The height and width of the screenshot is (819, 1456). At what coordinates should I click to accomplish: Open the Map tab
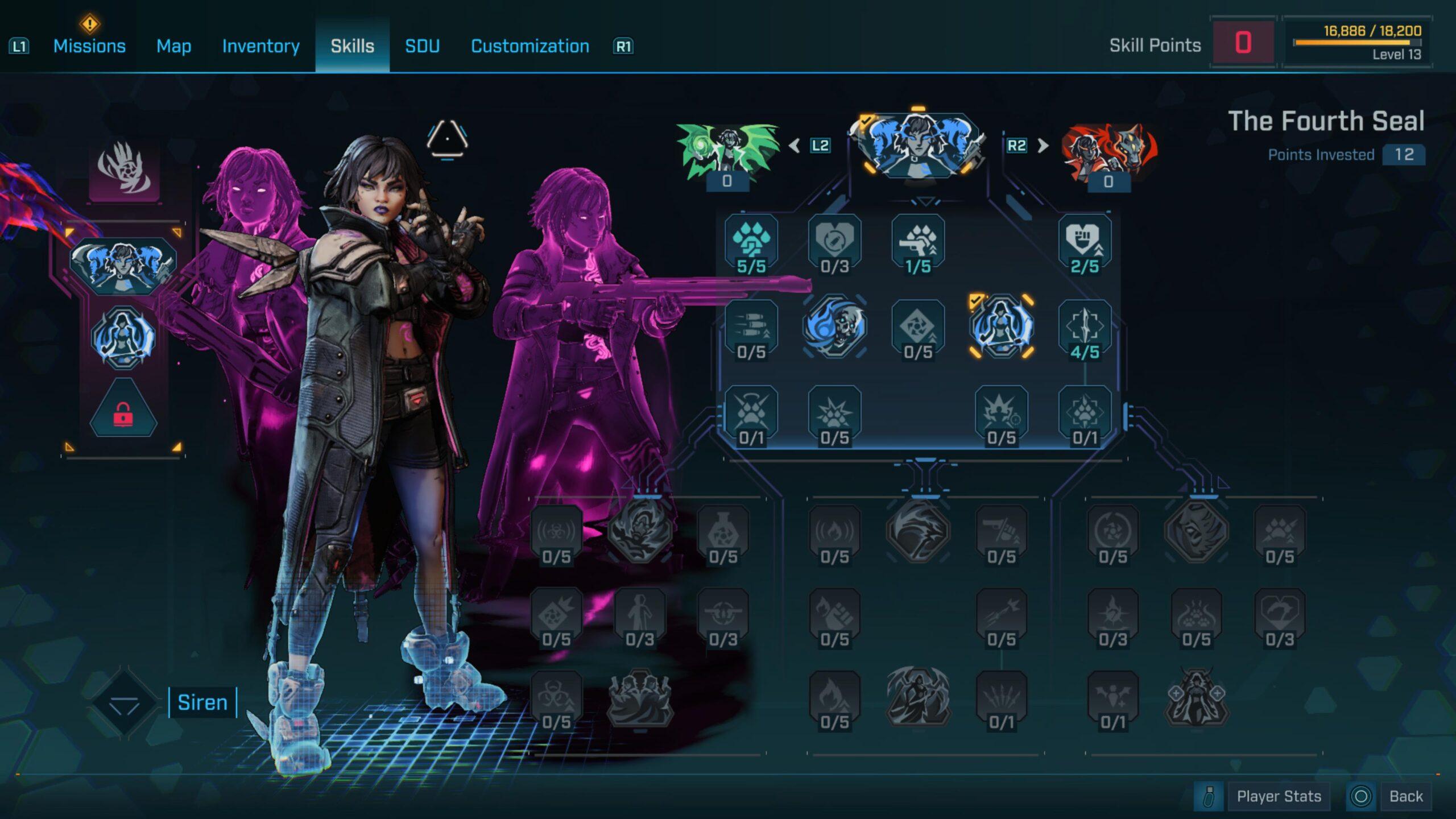173,46
